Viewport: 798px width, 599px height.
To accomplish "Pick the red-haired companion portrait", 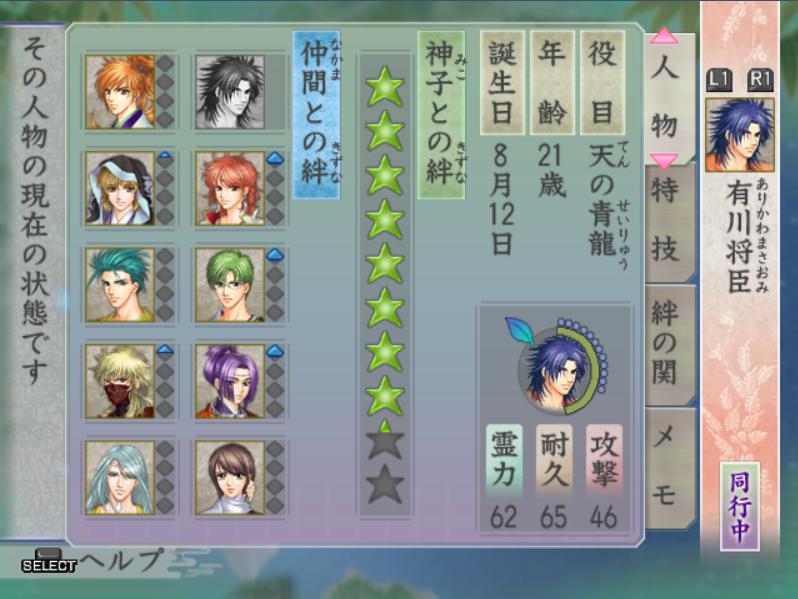I will [229, 188].
